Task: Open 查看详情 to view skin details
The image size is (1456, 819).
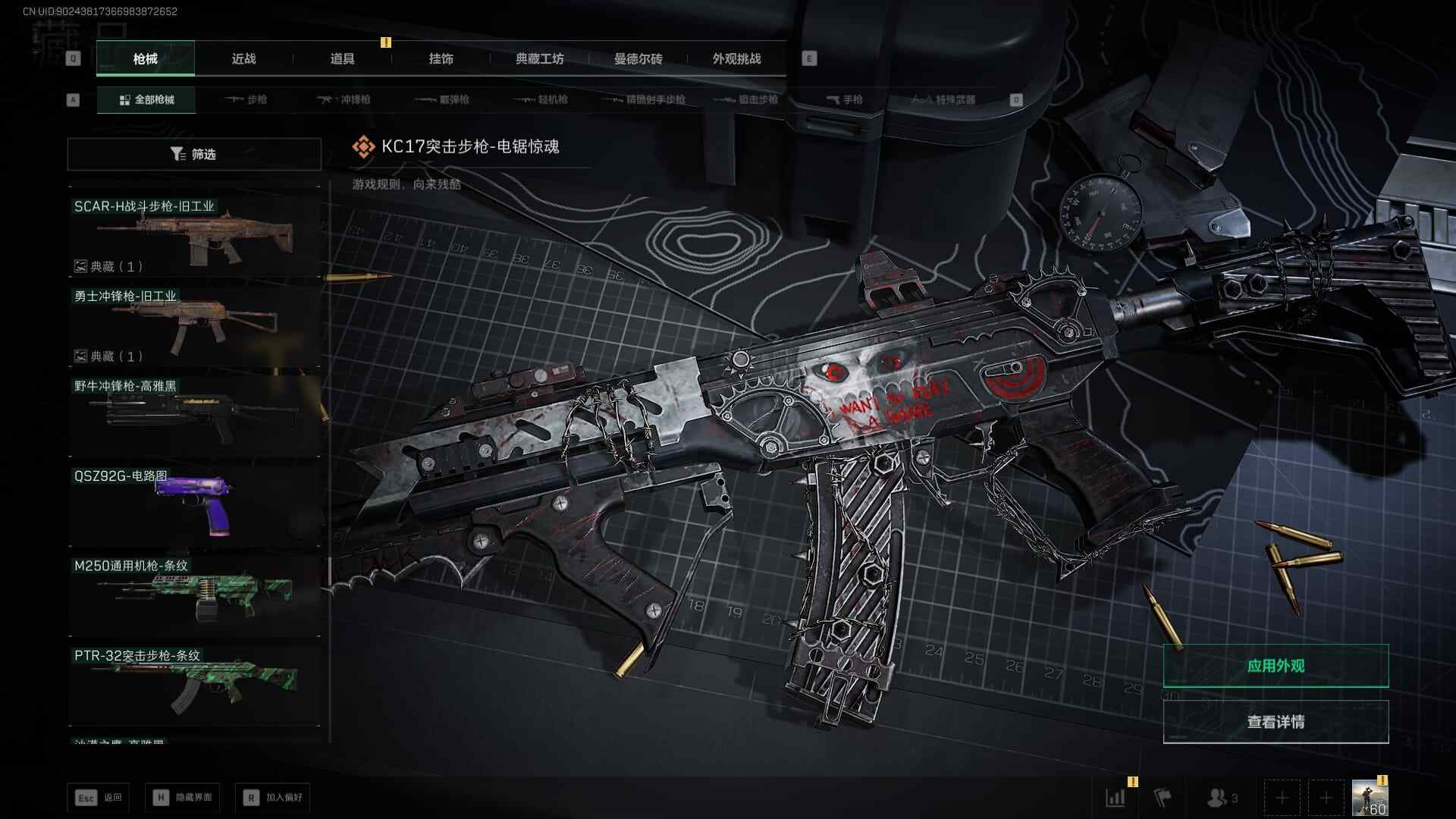Action: (1276, 722)
